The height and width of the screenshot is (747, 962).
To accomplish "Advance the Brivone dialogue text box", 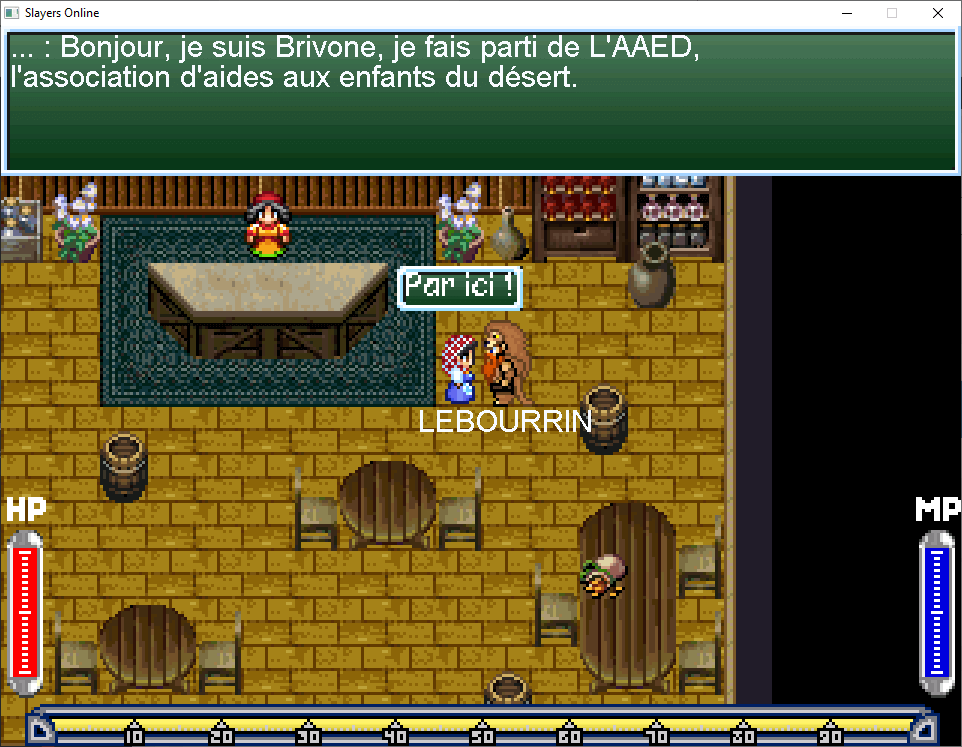I will point(480,100).
